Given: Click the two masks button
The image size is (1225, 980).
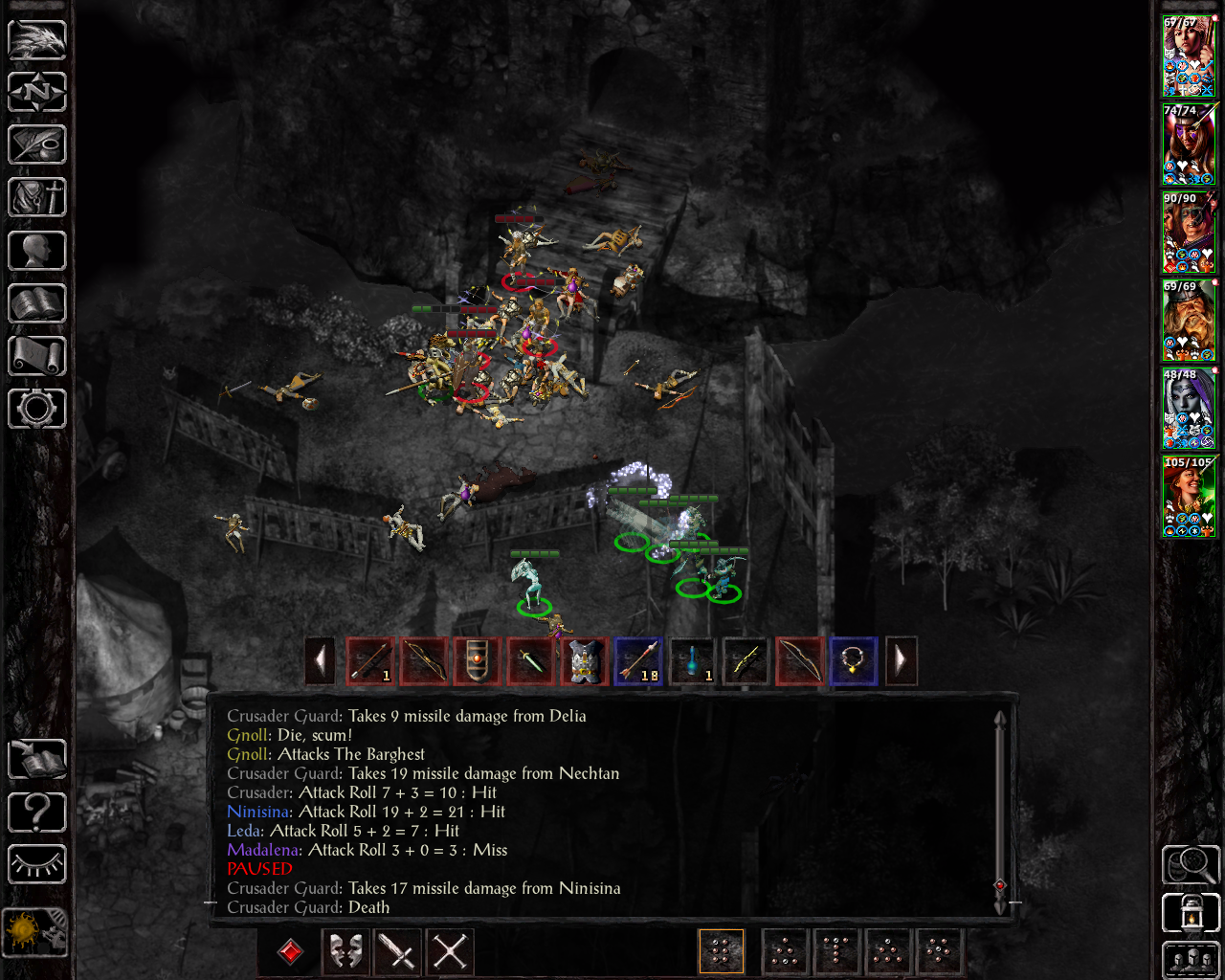Looking at the screenshot, I should click(x=345, y=952).
